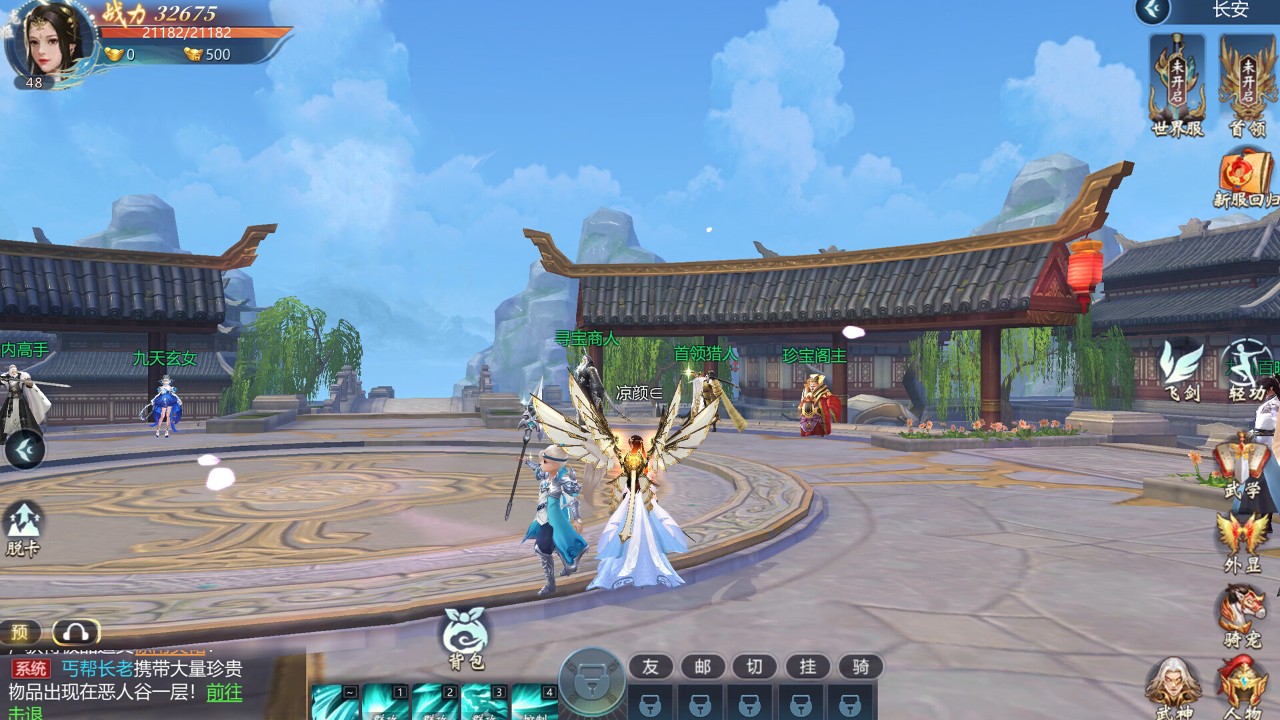Open the 新服回归 event icon
Viewport: 1280px width, 720px height.
tap(1246, 176)
